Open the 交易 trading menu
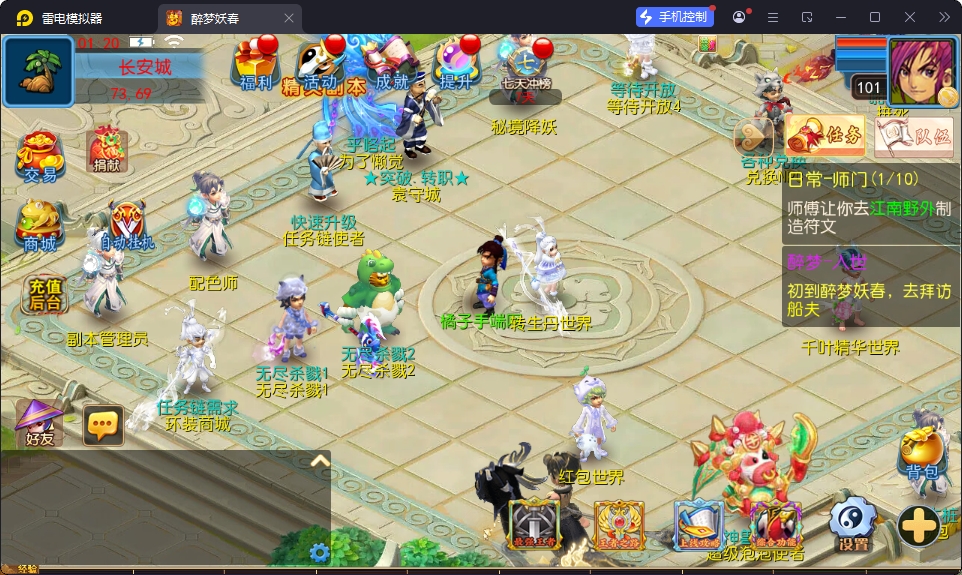 coord(40,156)
